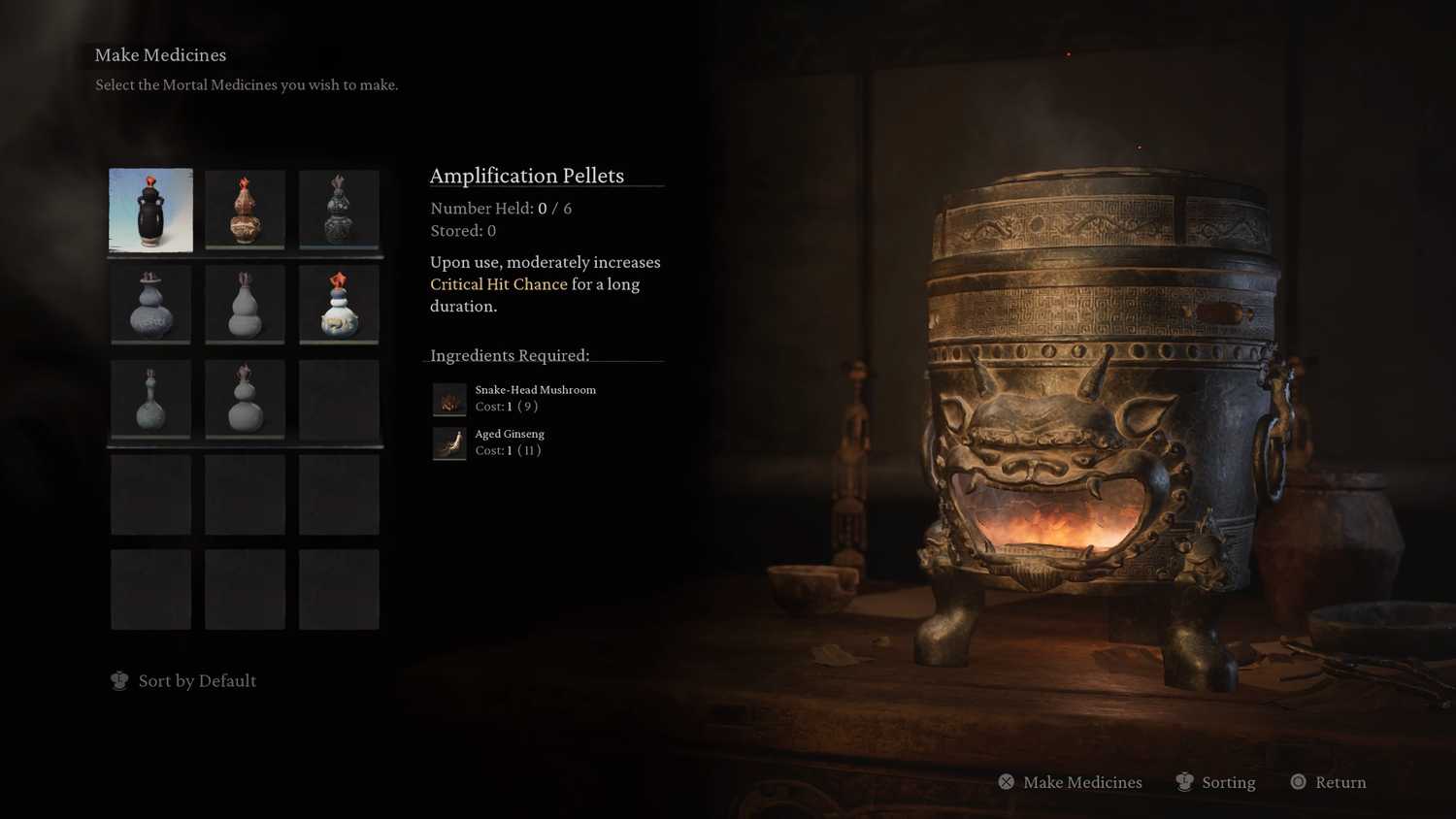
Task: Choose the brown patterned gourd medicine
Action: [x=245, y=210]
